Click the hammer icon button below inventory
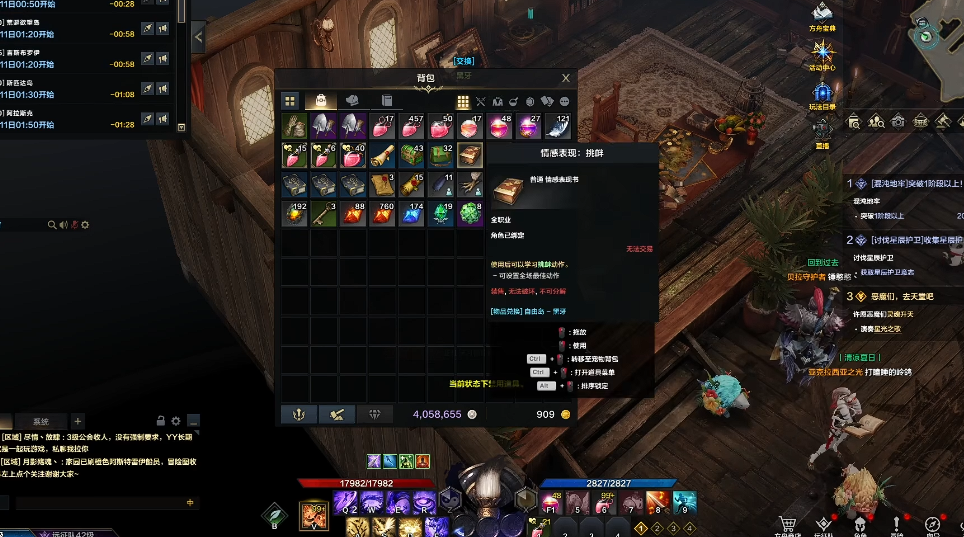964x537 pixels. tap(337, 414)
